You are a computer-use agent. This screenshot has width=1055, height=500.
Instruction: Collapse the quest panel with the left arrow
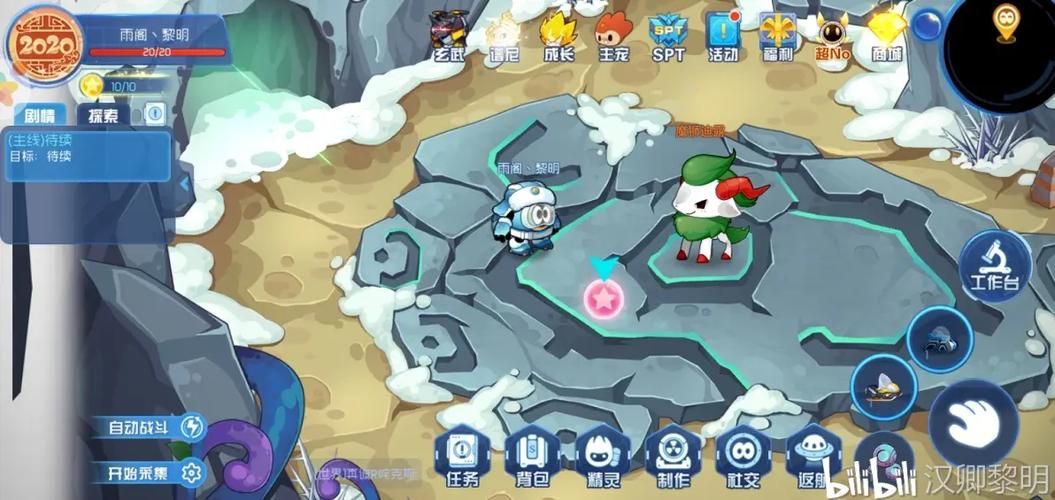click(184, 186)
